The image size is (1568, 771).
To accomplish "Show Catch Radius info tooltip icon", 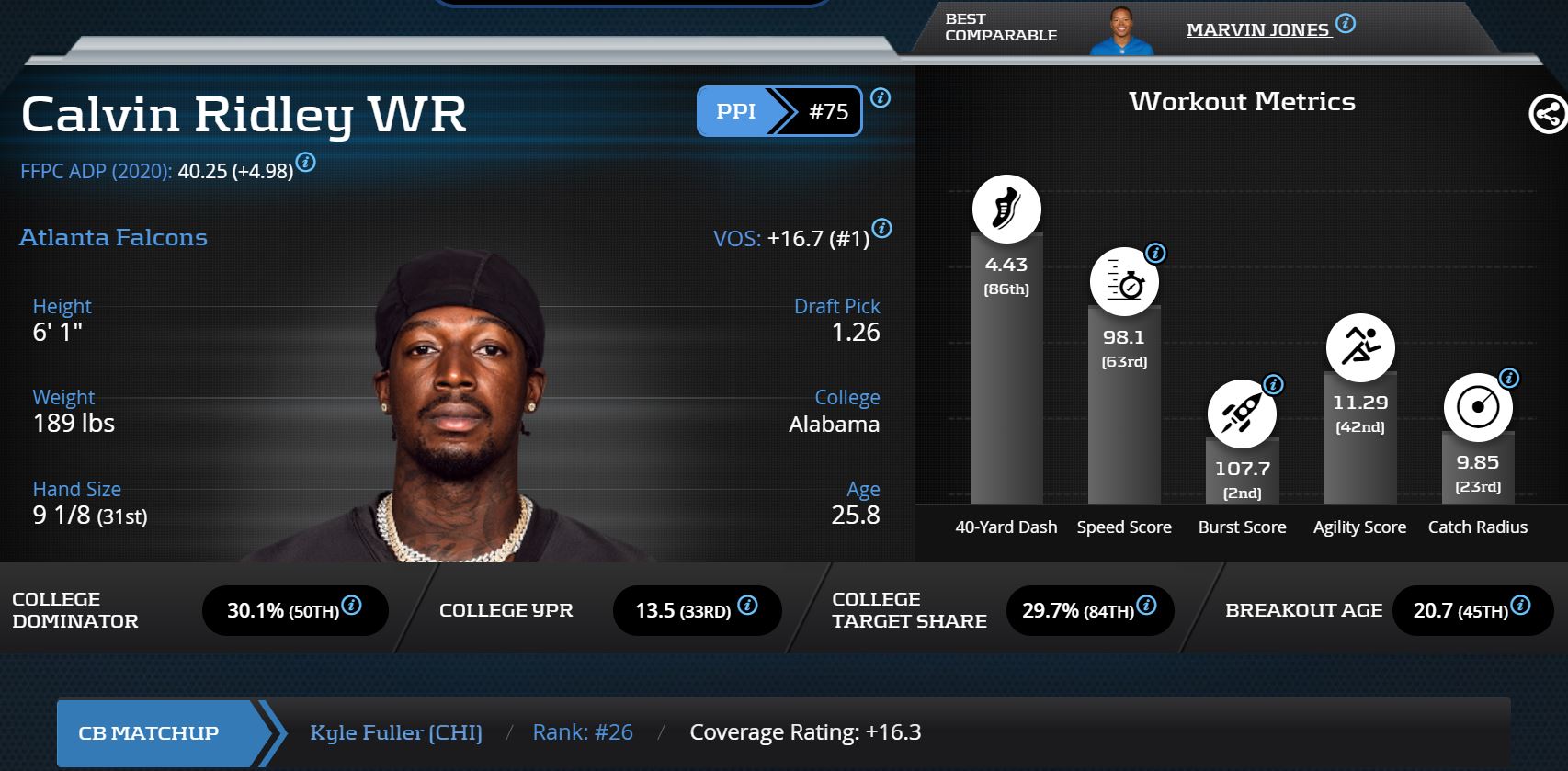I will tap(1508, 378).
